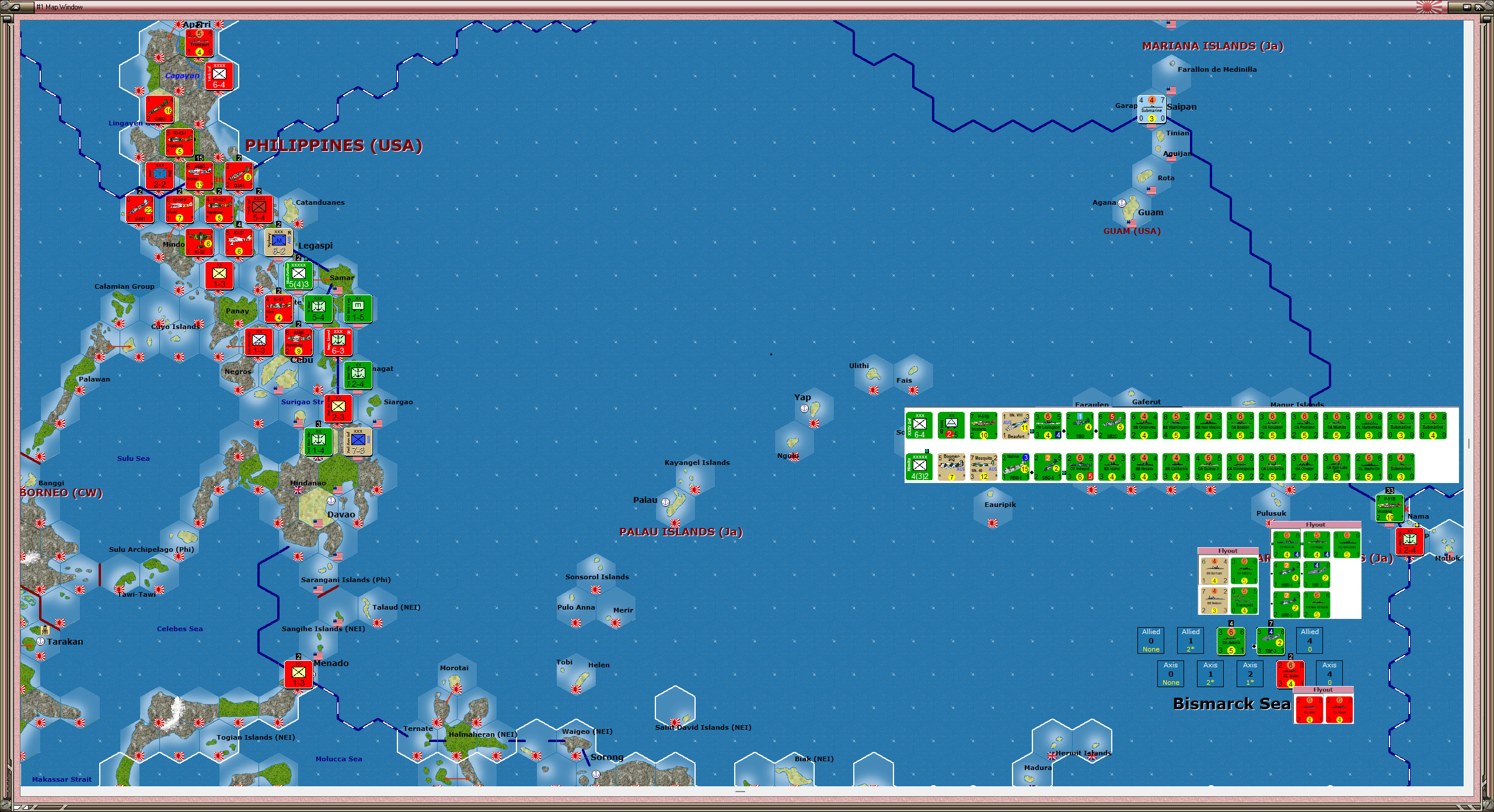Viewport: 1494px width, 812px height.
Task: Select CV Hornet inside the large Flyout panel
Action: click(1287, 545)
